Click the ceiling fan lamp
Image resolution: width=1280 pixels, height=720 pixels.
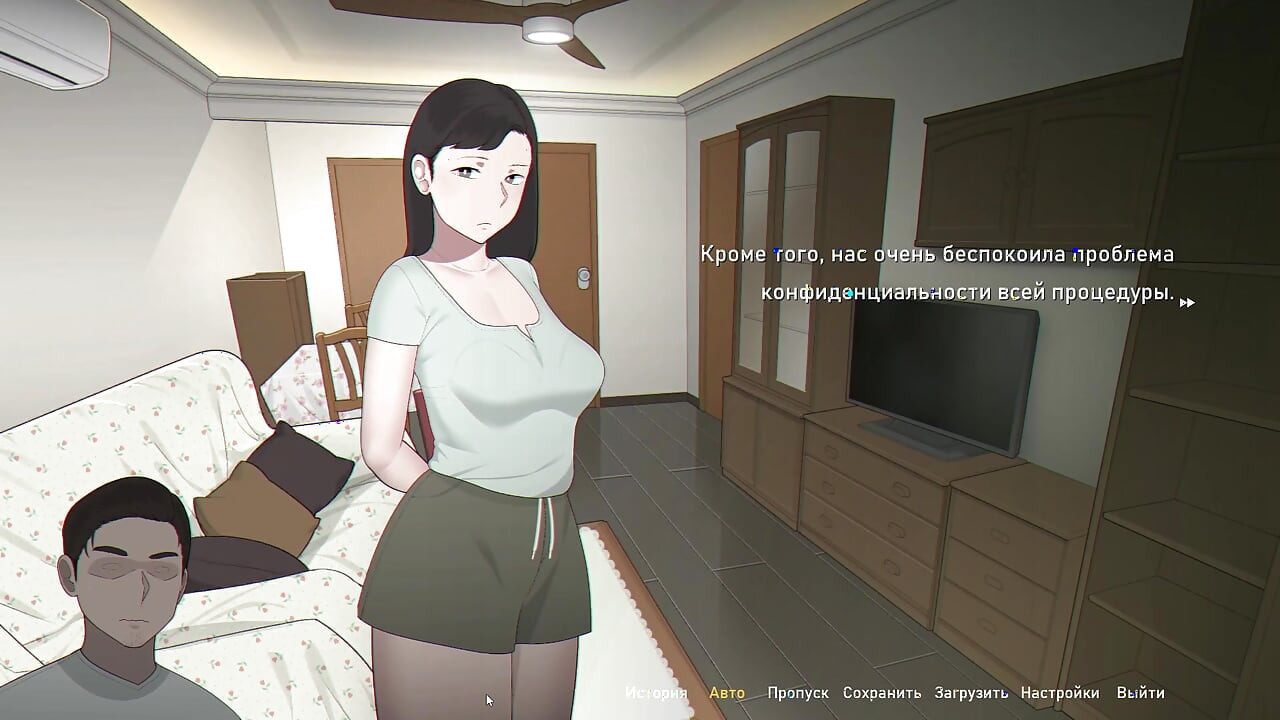(x=548, y=27)
